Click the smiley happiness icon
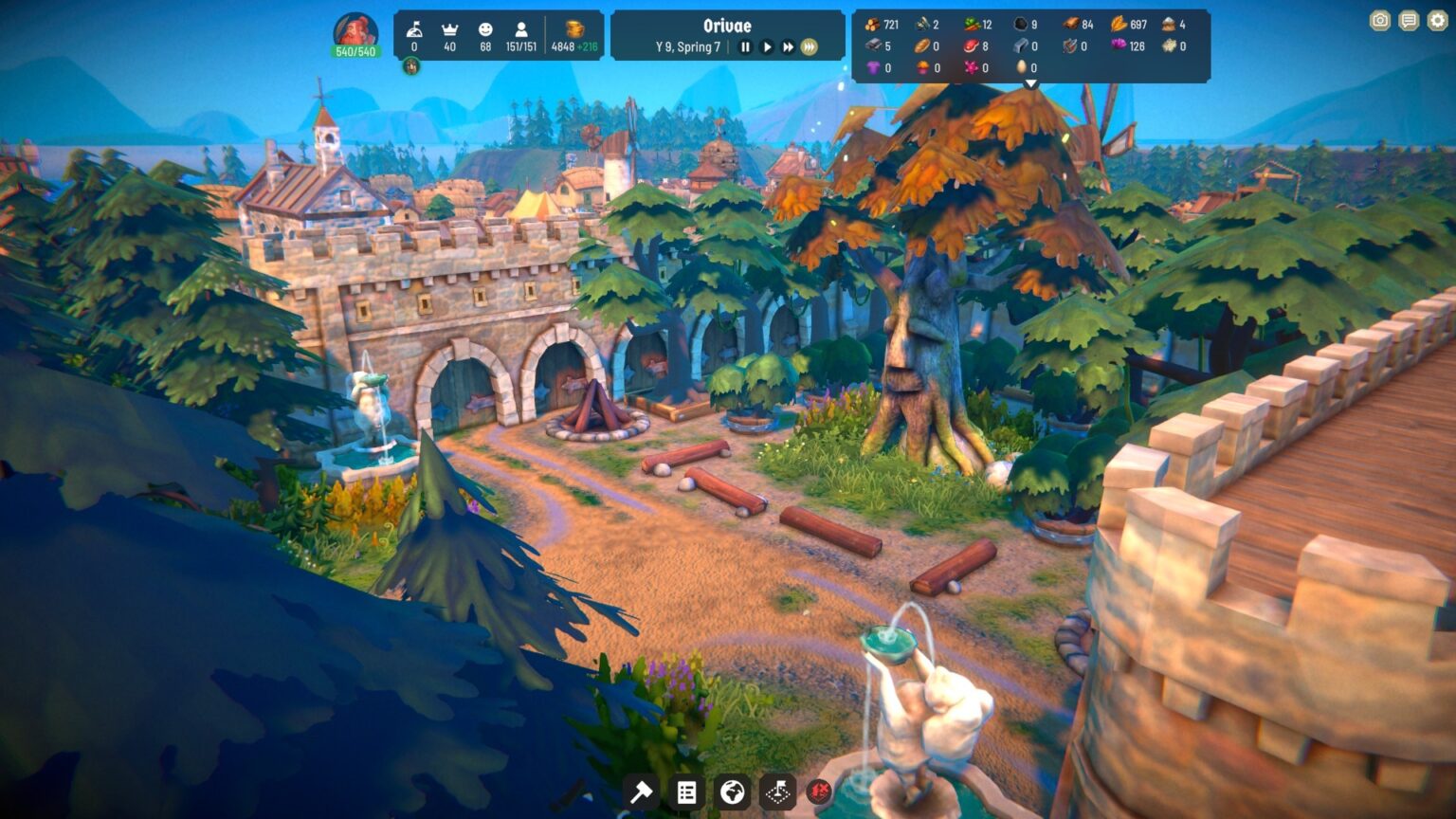Viewport: 1456px width, 819px height. click(x=485, y=29)
